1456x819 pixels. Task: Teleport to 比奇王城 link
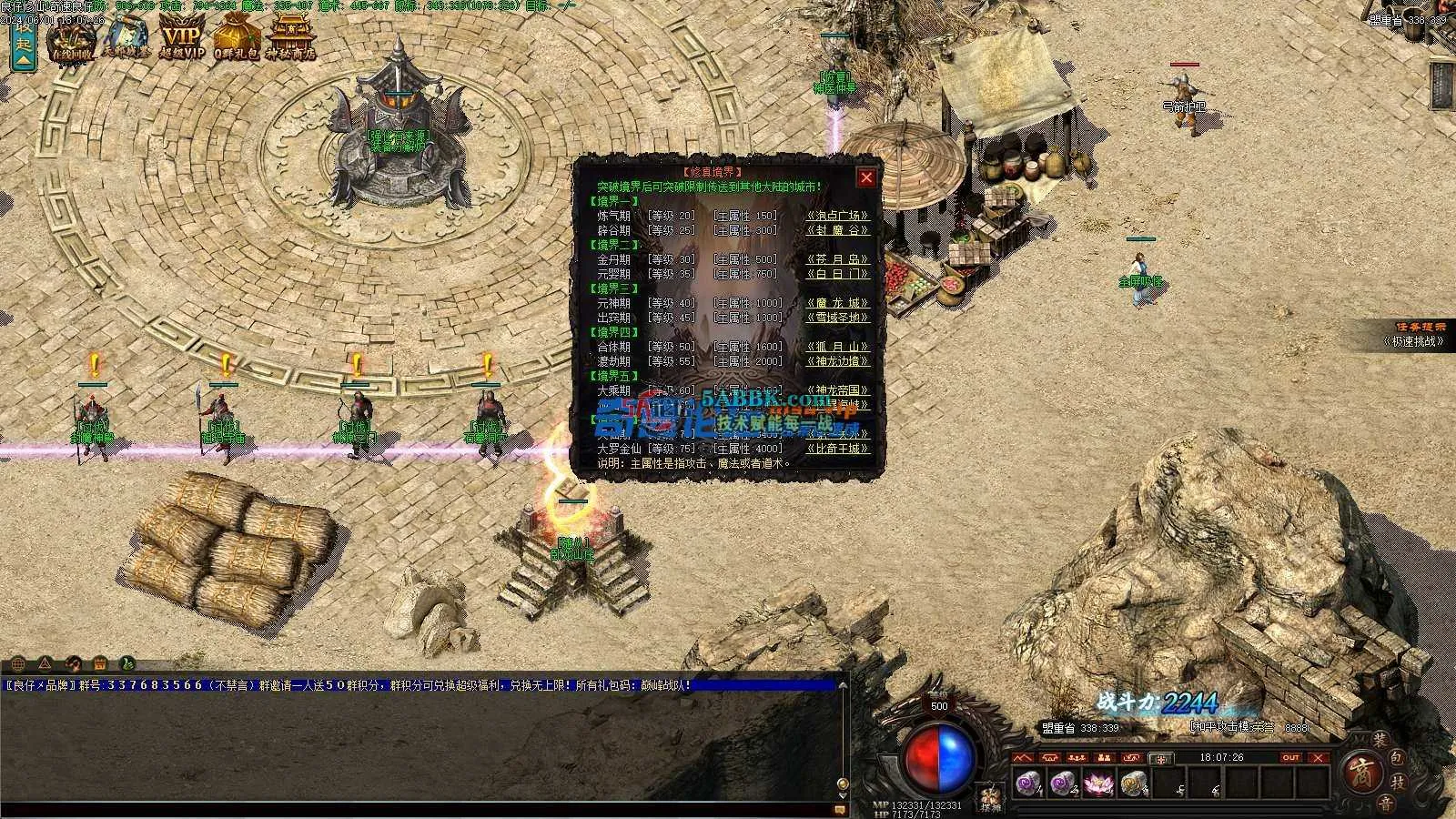838,449
